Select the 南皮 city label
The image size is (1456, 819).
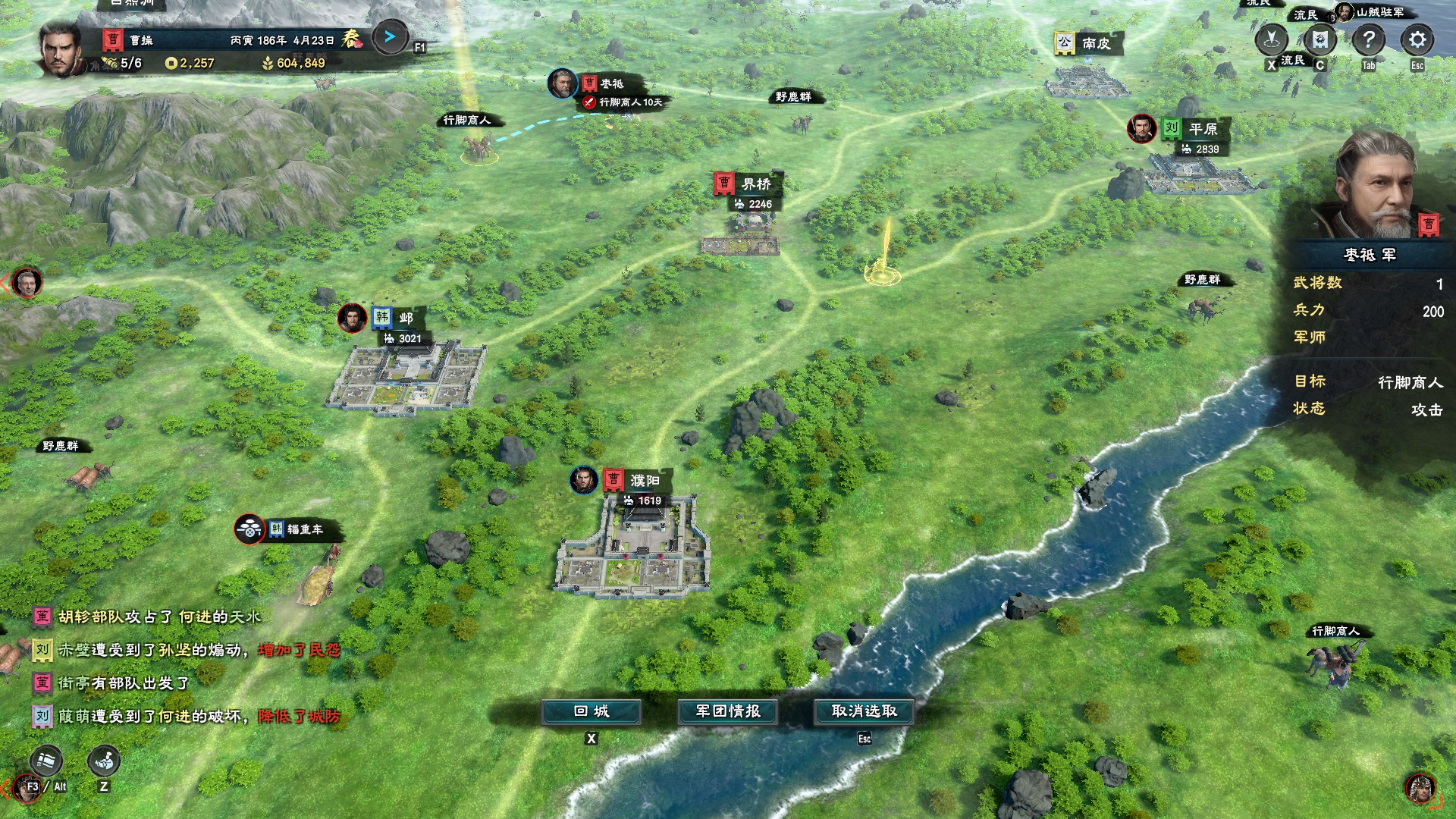pos(1095,43)
